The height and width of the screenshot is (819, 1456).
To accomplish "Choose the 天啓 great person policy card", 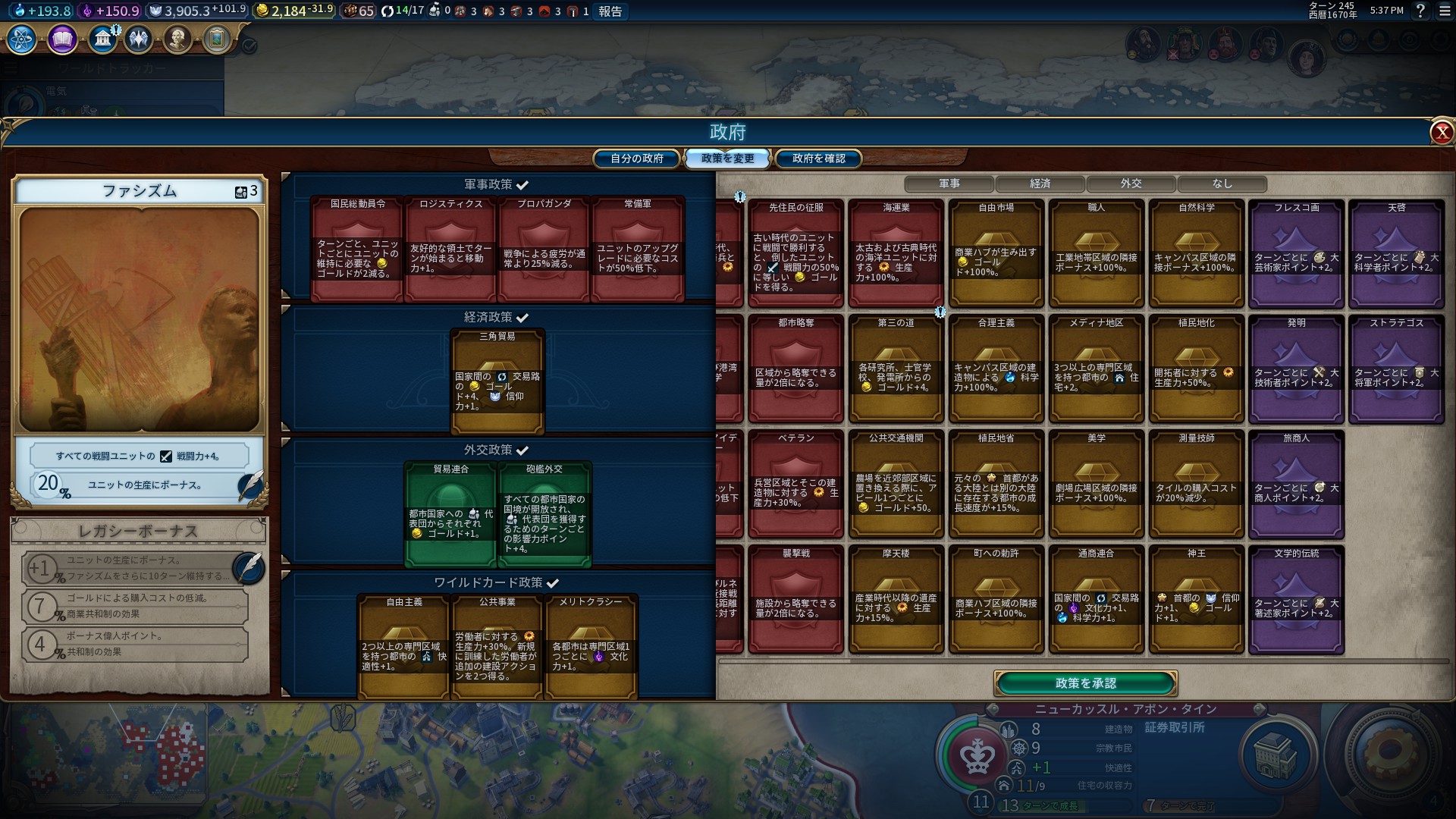I will pos(1396,253).
